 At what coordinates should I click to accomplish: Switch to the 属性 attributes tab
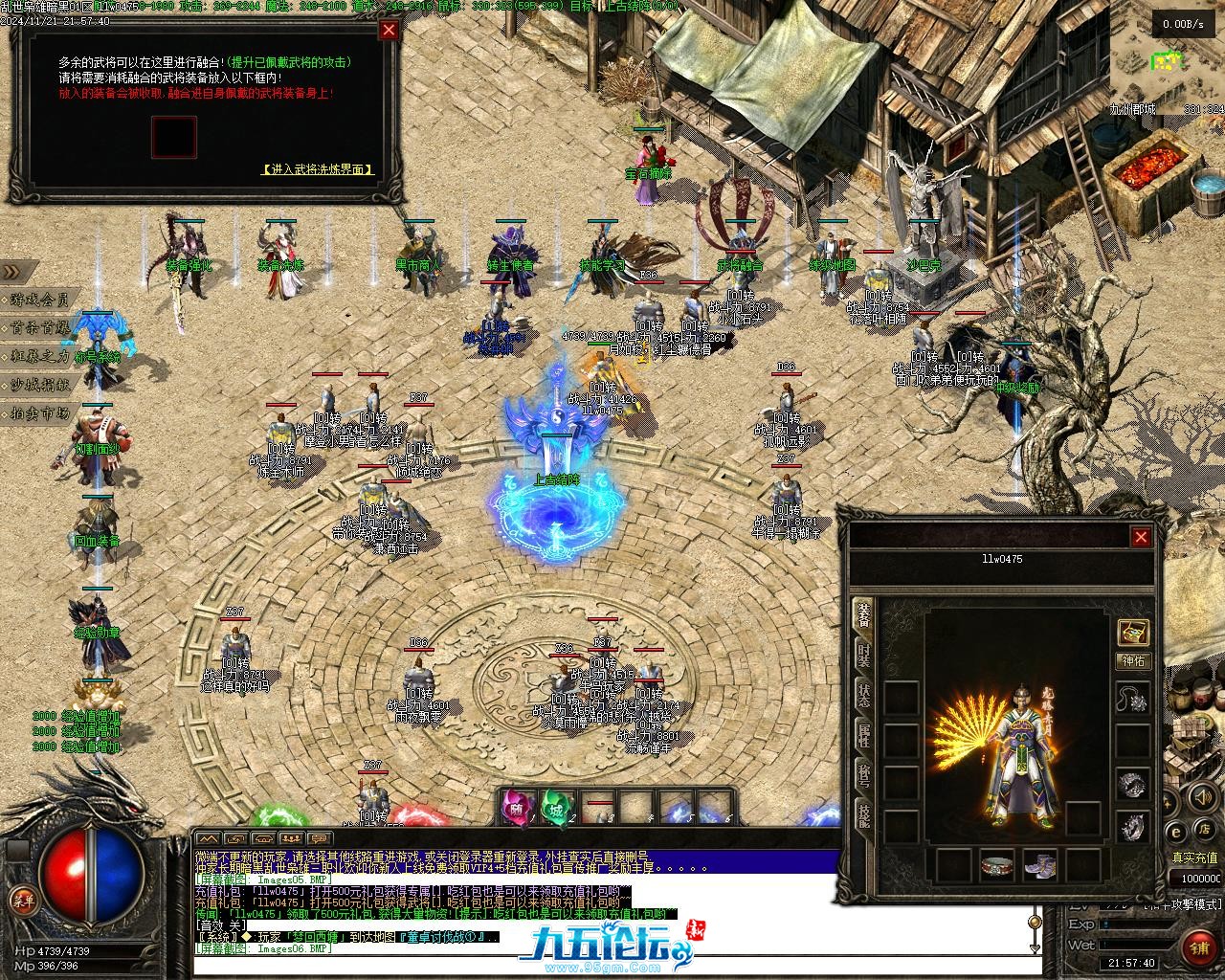click(863, 736)
